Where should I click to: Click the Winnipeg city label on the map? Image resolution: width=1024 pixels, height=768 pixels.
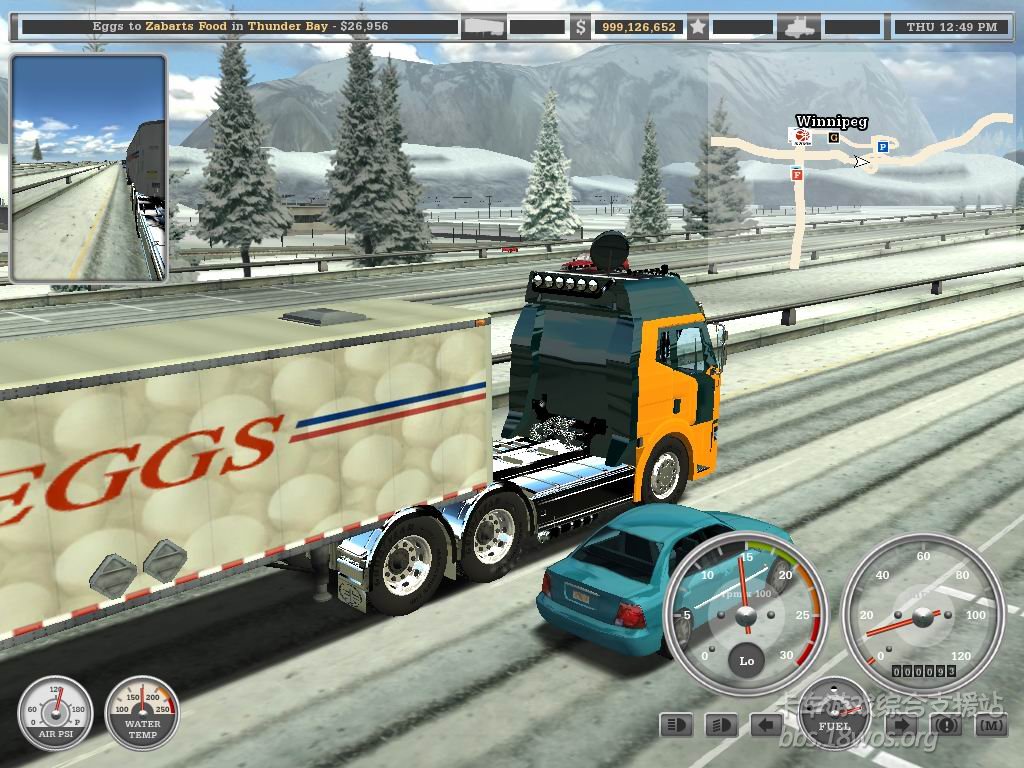tap(831, 122)
